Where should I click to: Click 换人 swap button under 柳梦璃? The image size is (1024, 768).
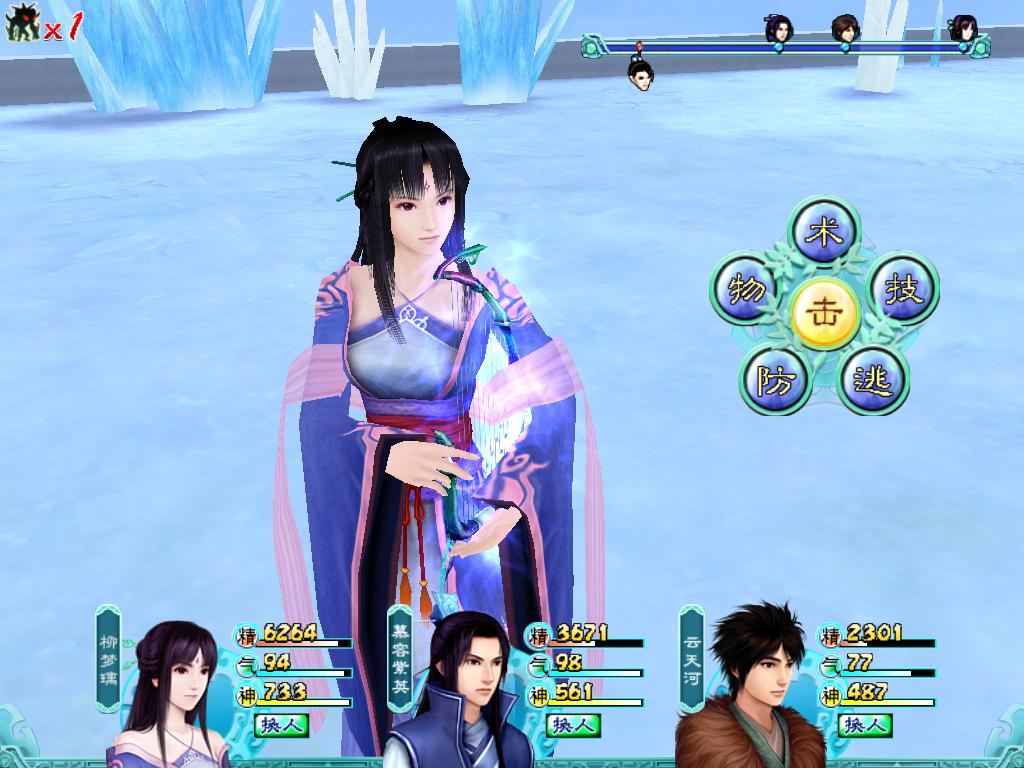coord(279,724)
